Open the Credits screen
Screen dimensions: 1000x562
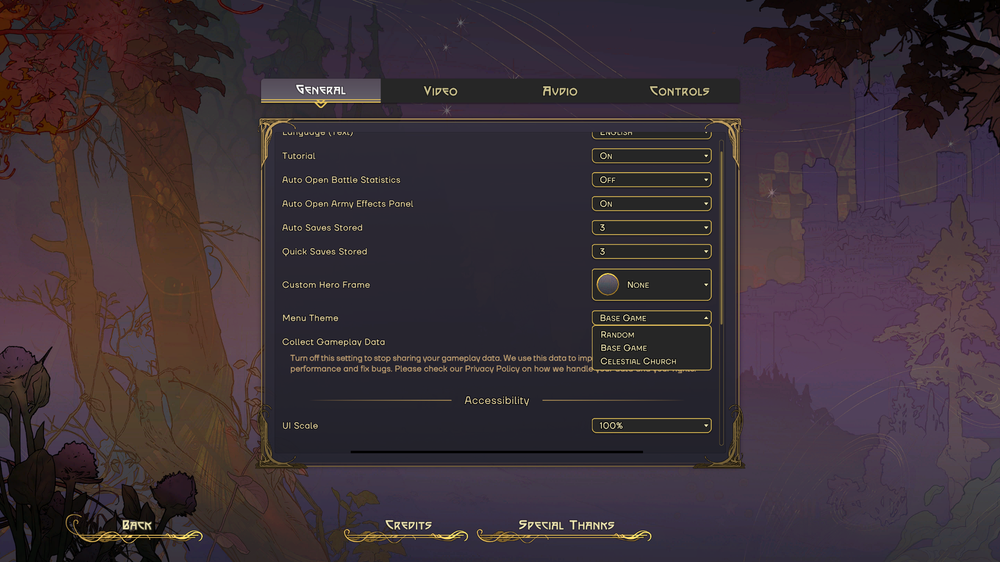point(408,526)
